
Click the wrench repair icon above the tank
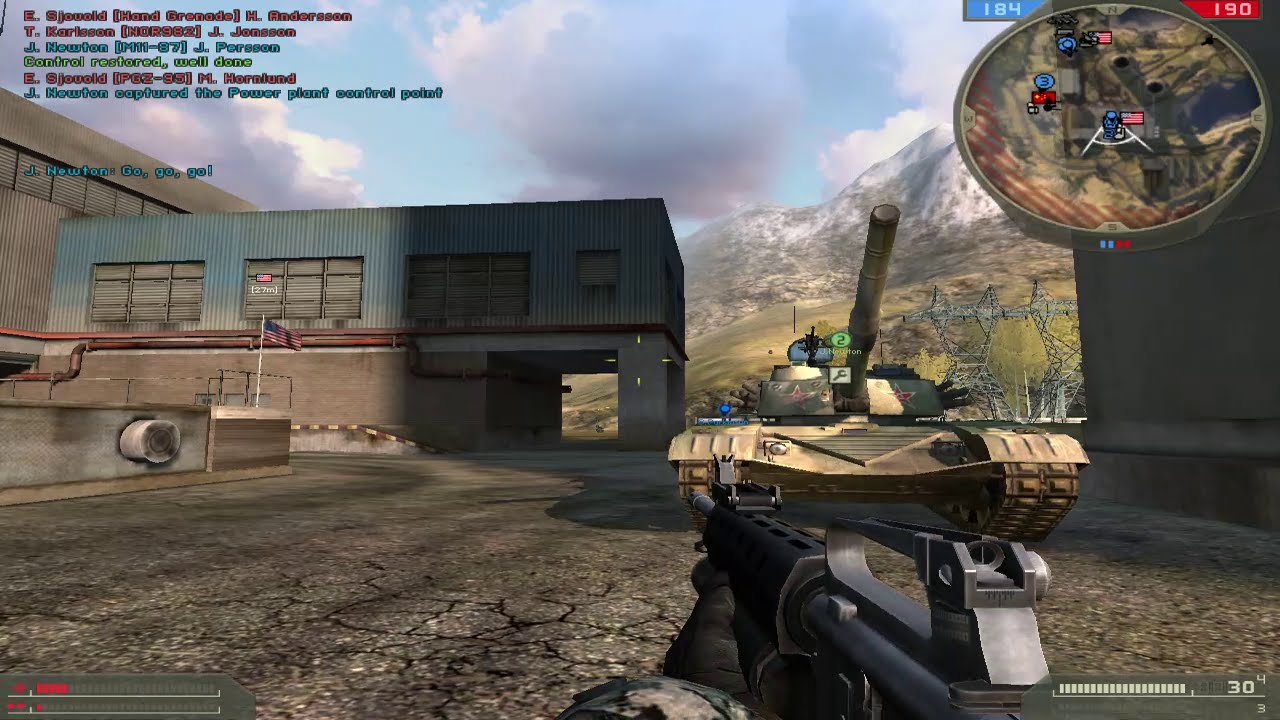pos(840,375)
